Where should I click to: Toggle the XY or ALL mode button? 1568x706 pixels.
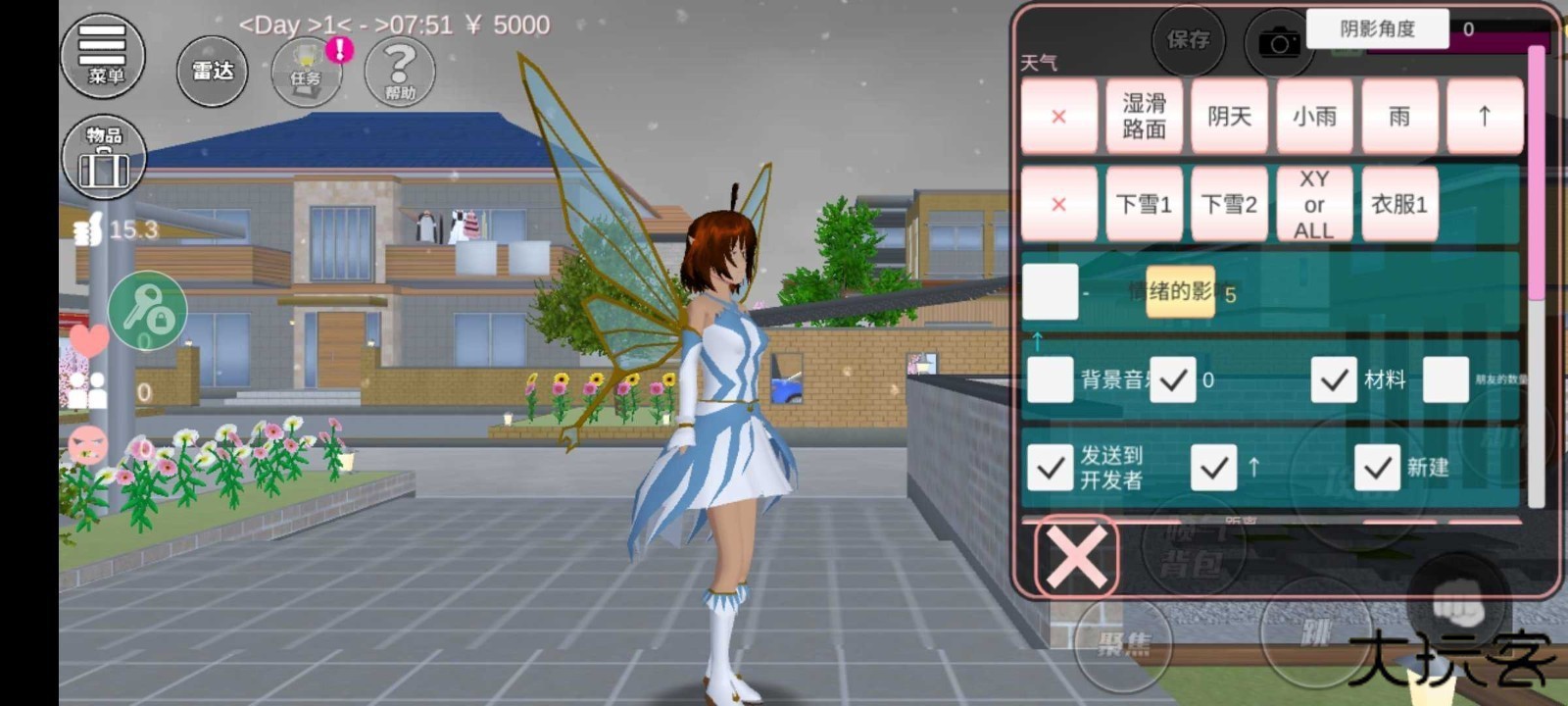click(1313, 205)
